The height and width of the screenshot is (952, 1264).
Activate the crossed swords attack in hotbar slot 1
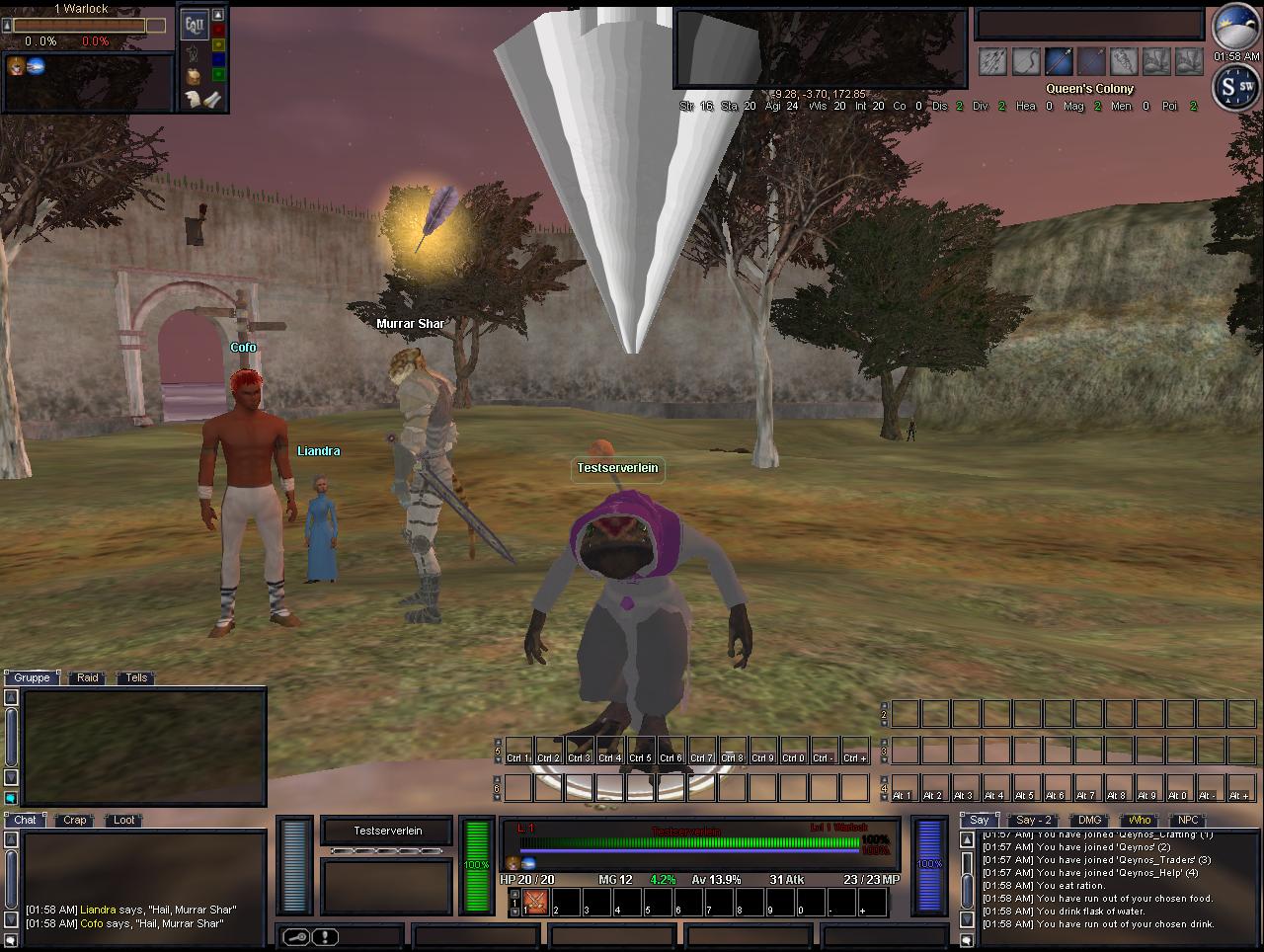(535, 901)
